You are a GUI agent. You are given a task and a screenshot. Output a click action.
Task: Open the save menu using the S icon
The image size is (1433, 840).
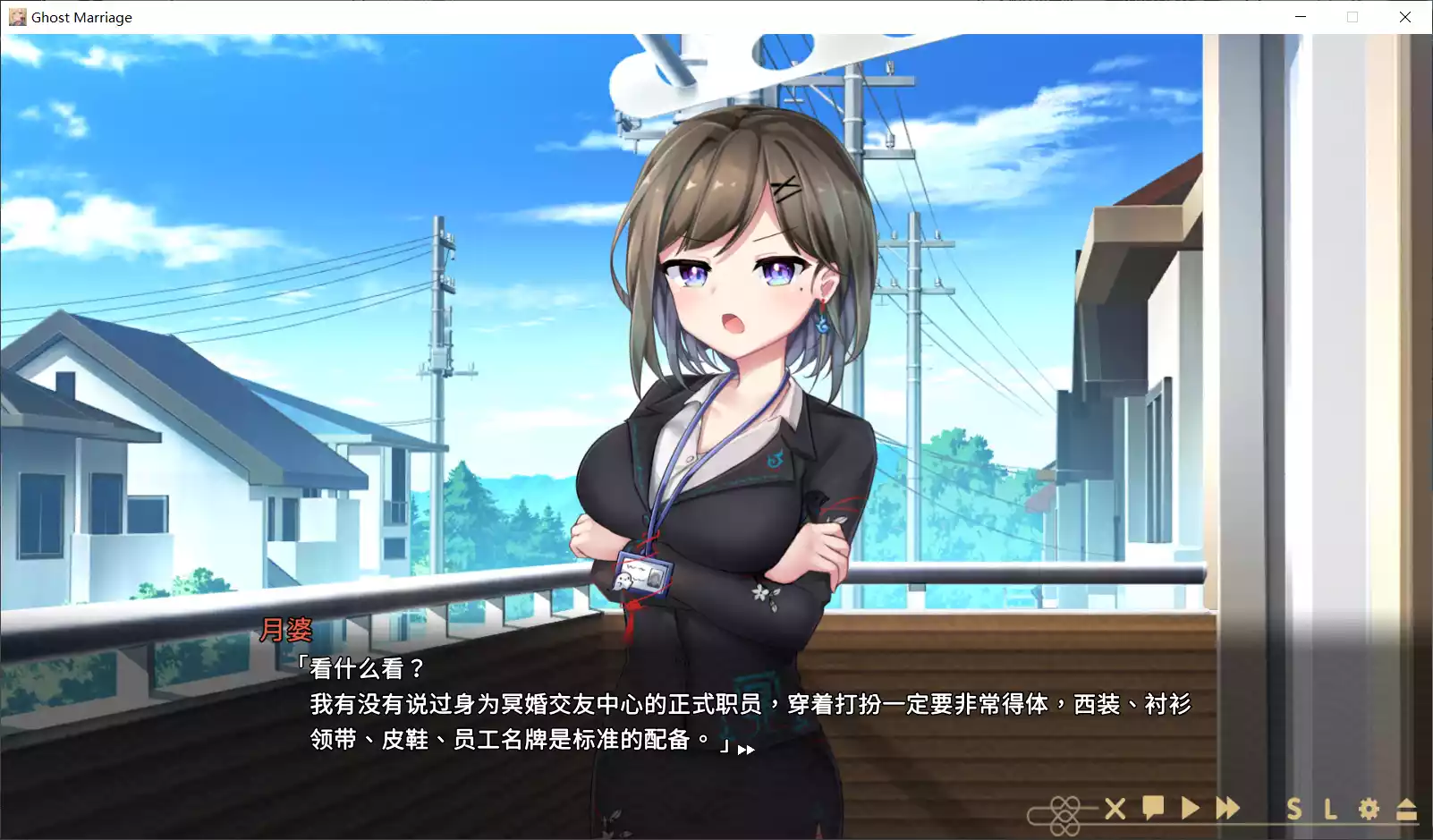(1294, 810)
